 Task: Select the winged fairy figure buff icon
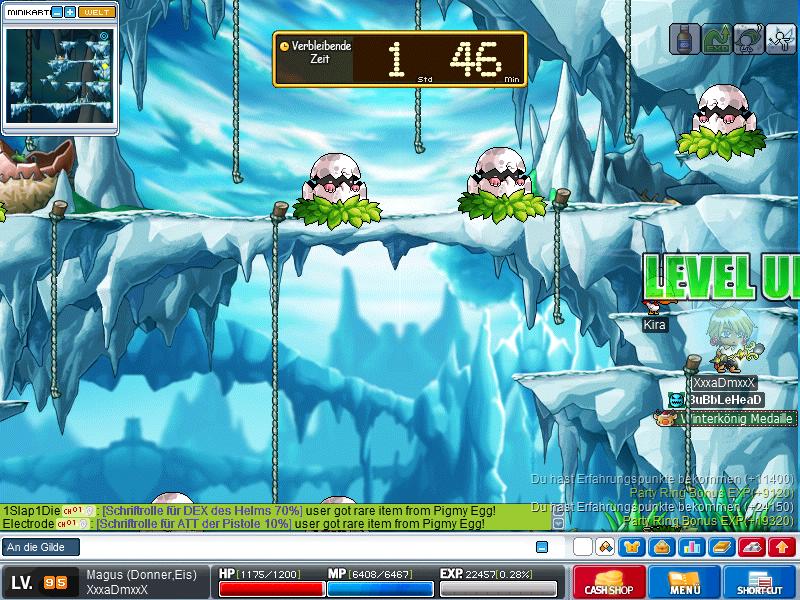[x=780, y=39]
